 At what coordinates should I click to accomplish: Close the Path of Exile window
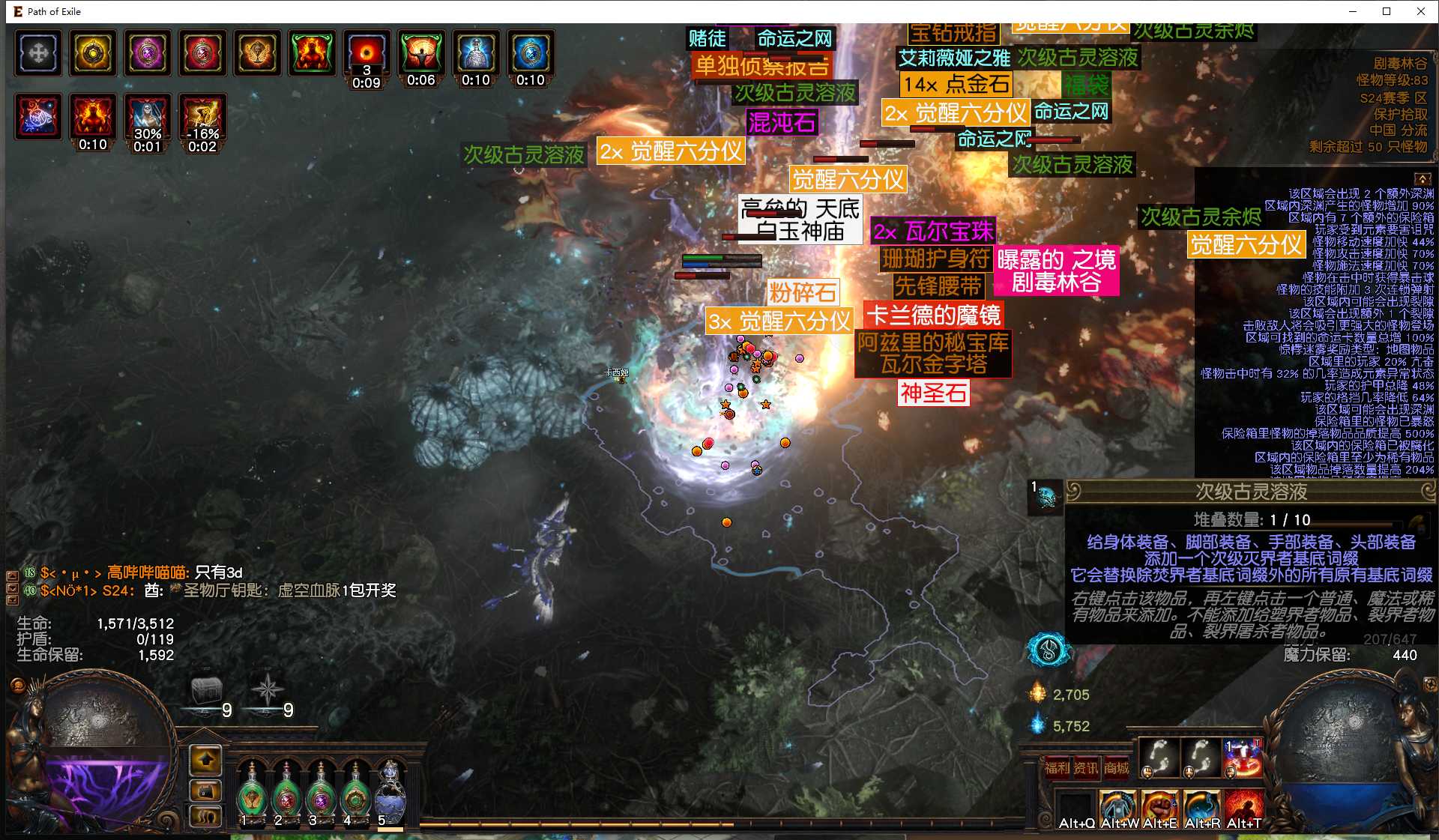[x=1420, y=11]
